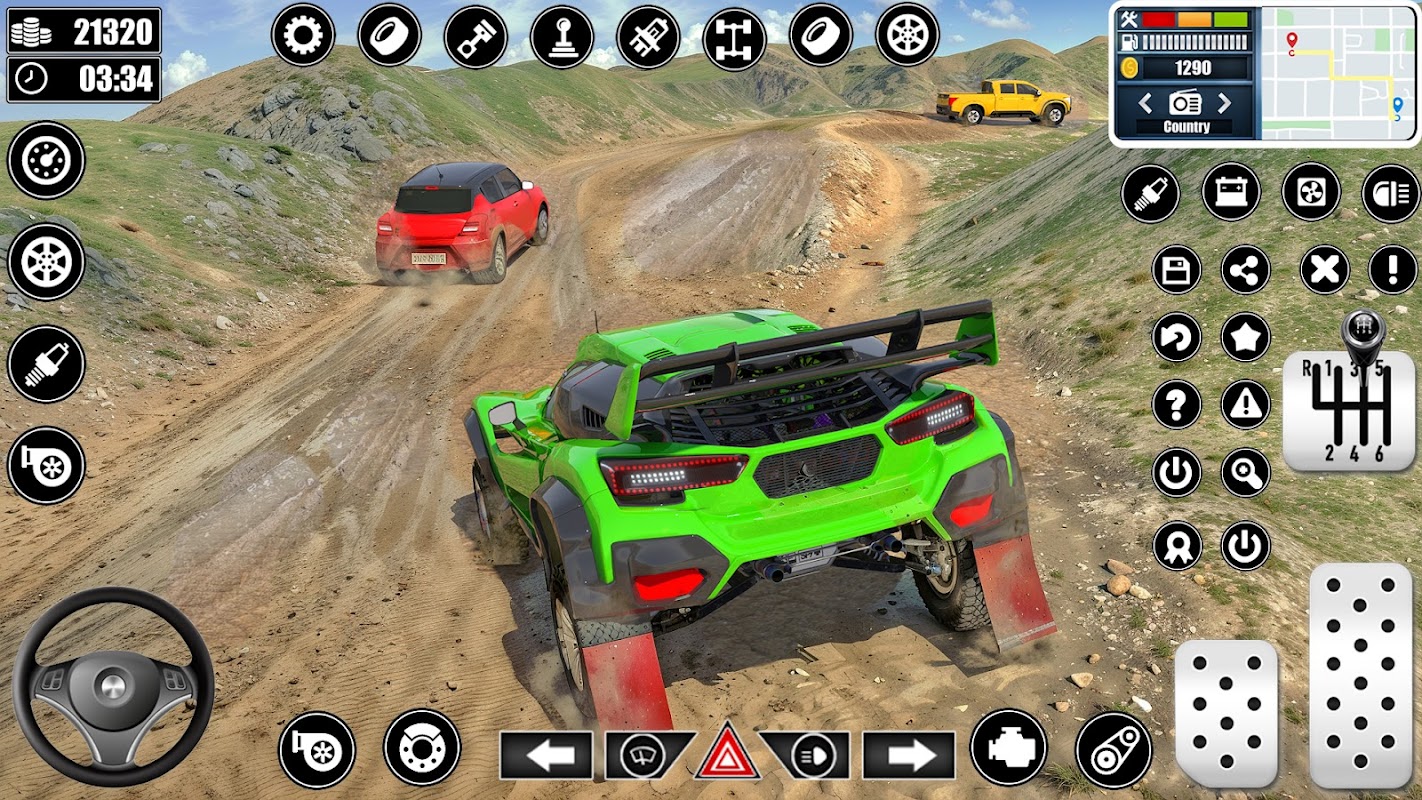Select the speedometer gauge icon
Screen dimensions: 1422x800
tap(46, 160)
